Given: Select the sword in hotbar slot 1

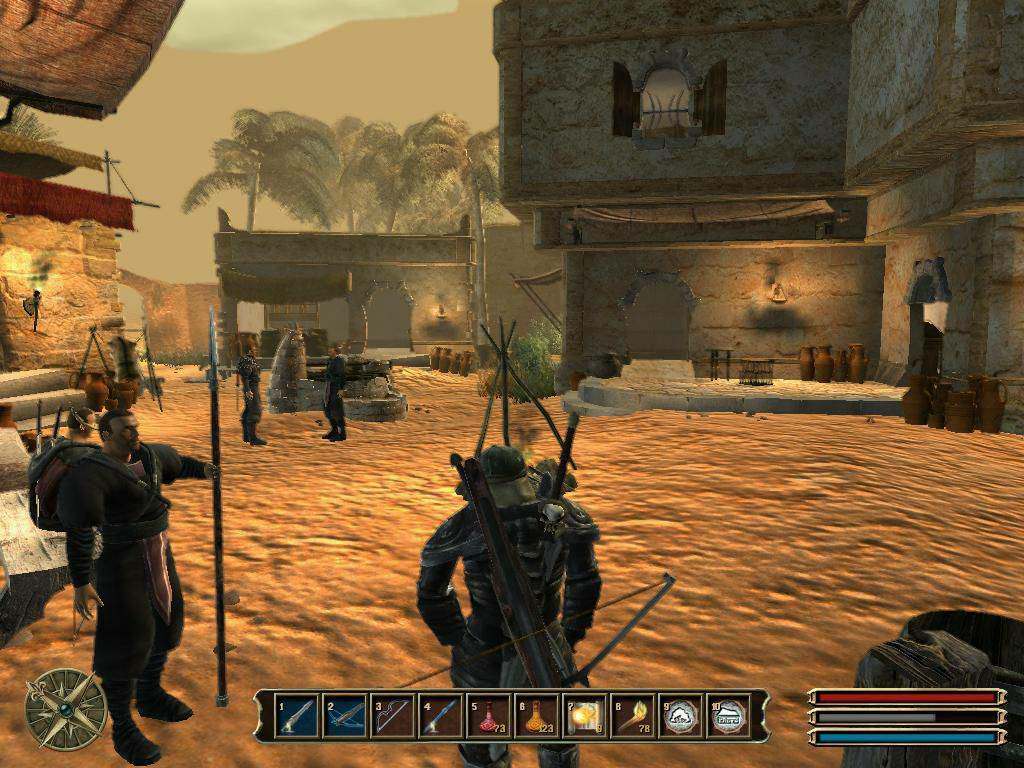Looking at the screenshot, I should pos(297,716).
